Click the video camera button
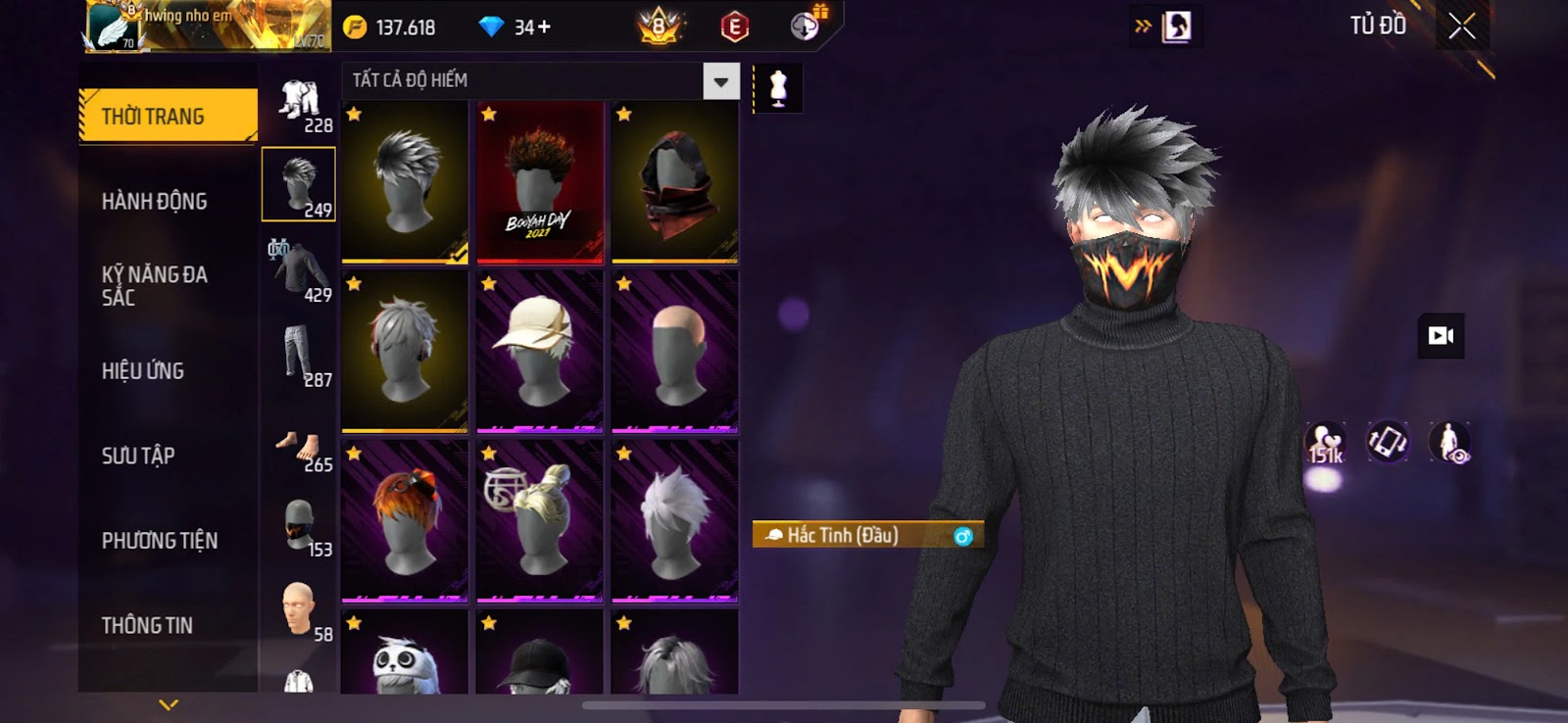 pos(1441,336)
